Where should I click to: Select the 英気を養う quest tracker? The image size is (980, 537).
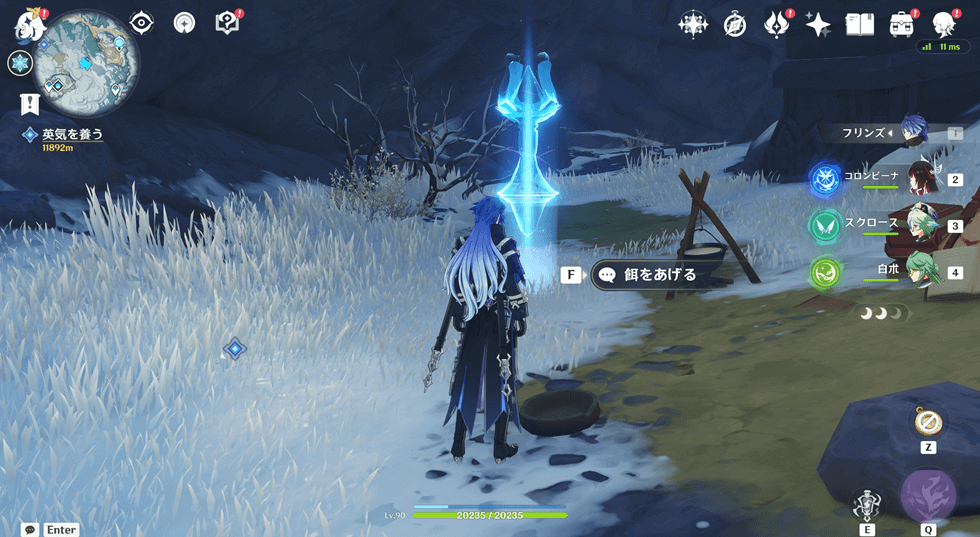[70, 134]
